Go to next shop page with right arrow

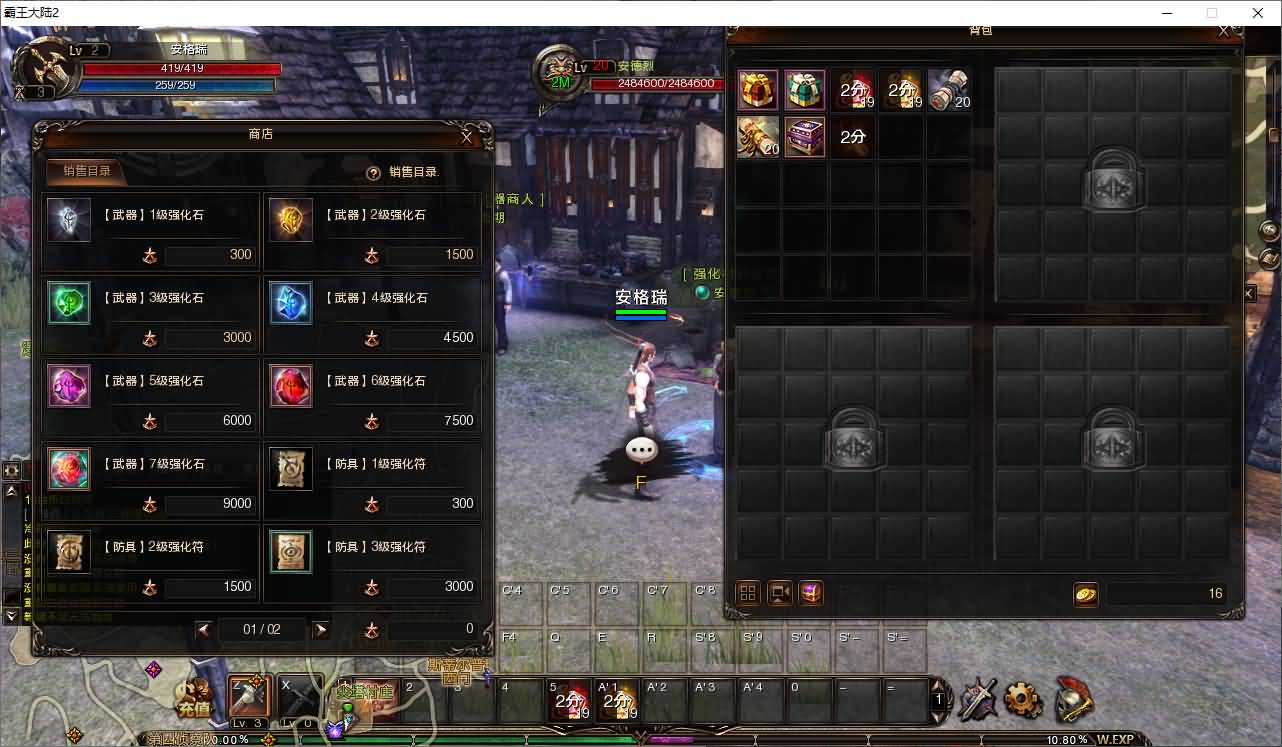pyautogui.click(x=322, y=630)
